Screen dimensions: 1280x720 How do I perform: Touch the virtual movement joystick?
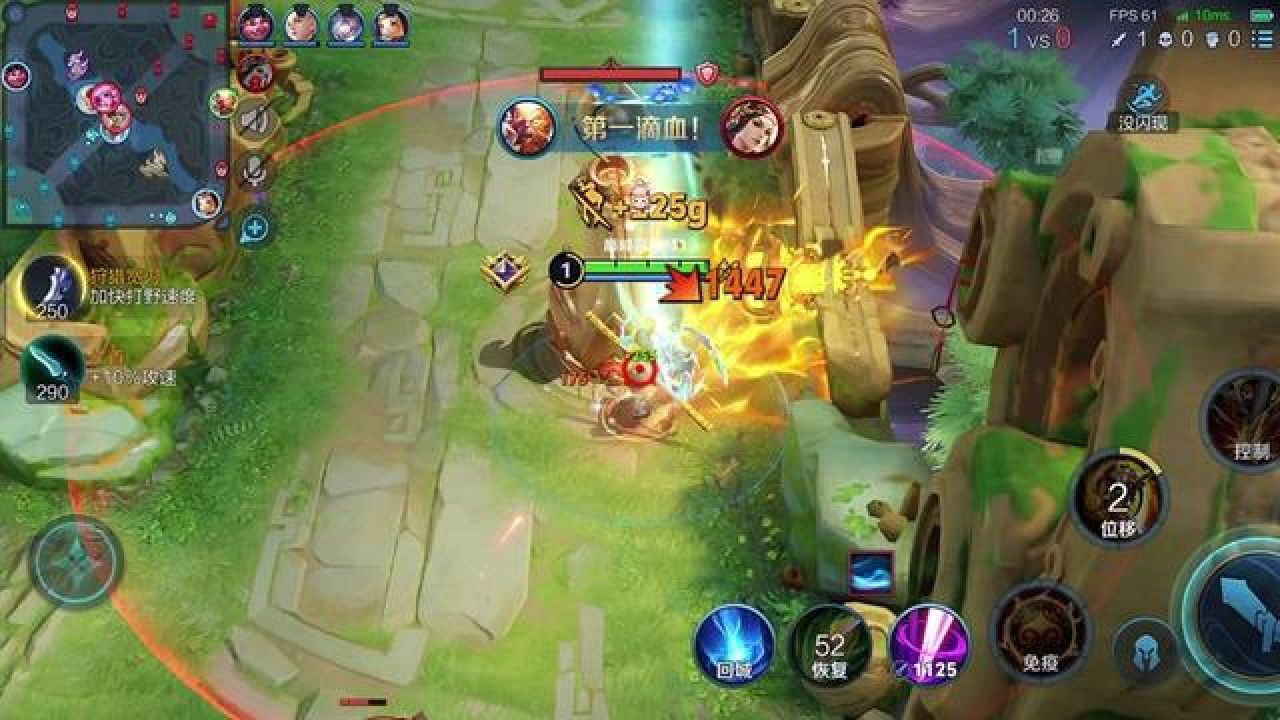click(x=76, y=562)
